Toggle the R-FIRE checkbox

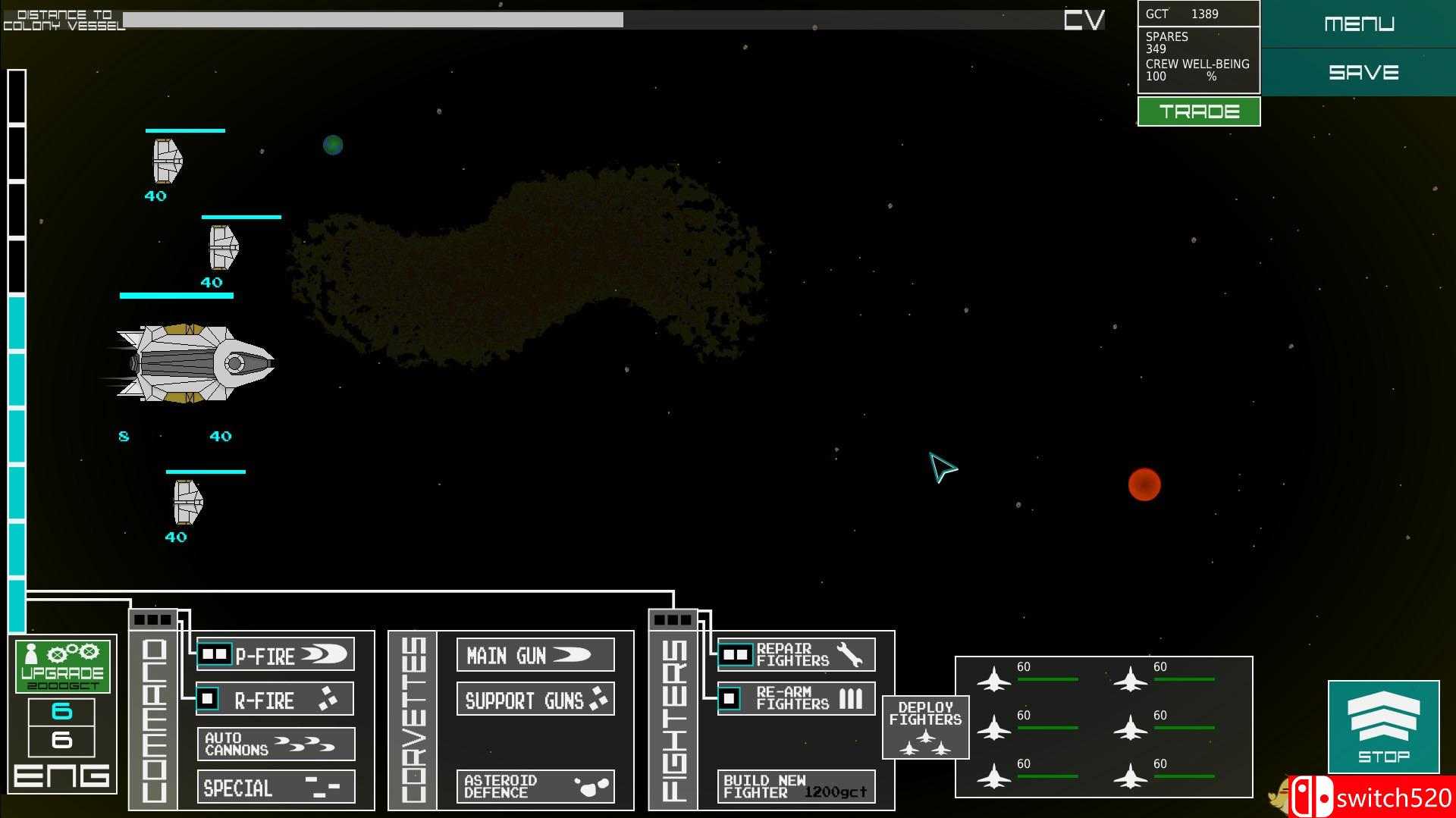pos(206,699)
